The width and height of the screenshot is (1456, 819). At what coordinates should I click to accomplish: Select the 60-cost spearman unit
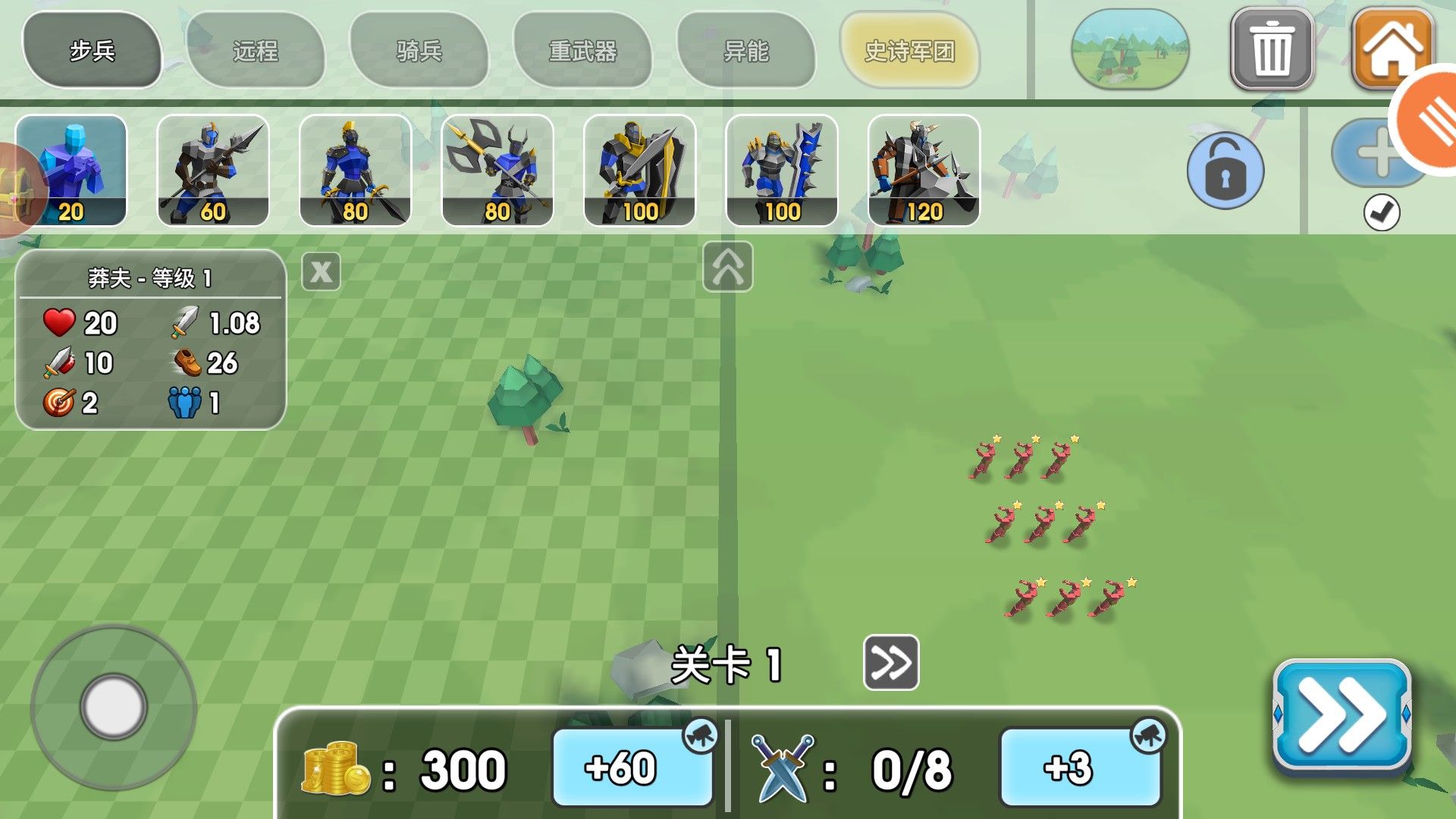tap(215, 167)
